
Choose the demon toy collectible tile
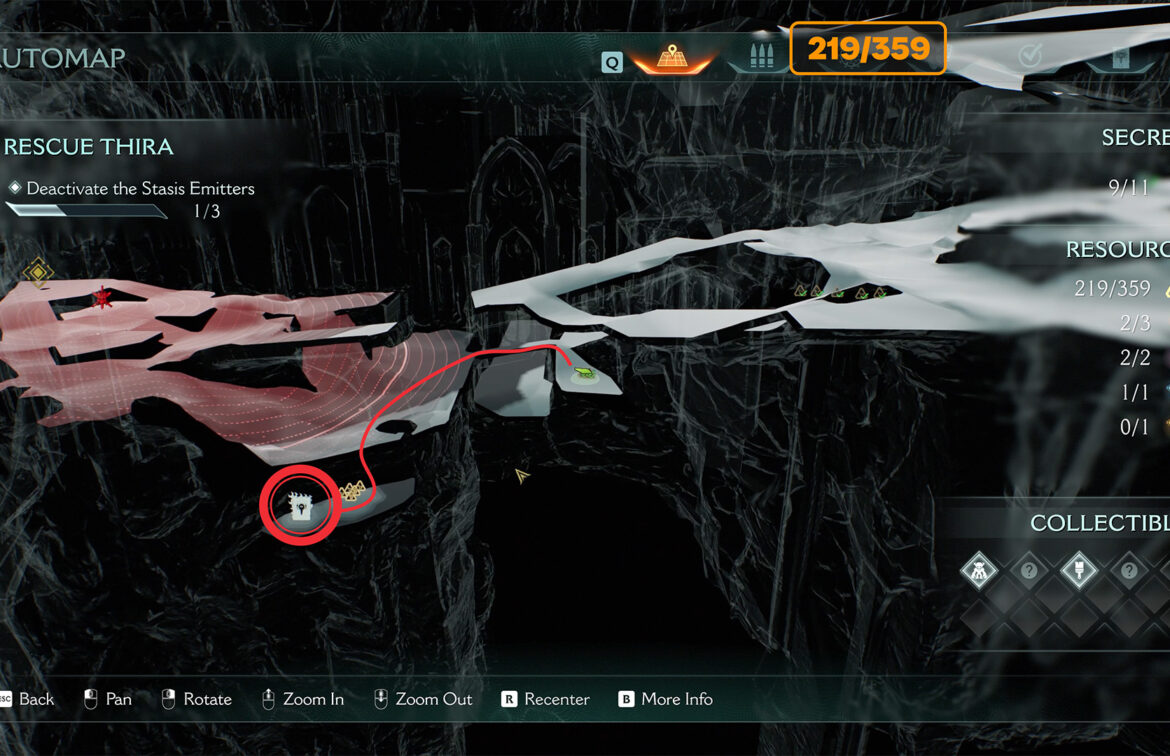[979, 572]
